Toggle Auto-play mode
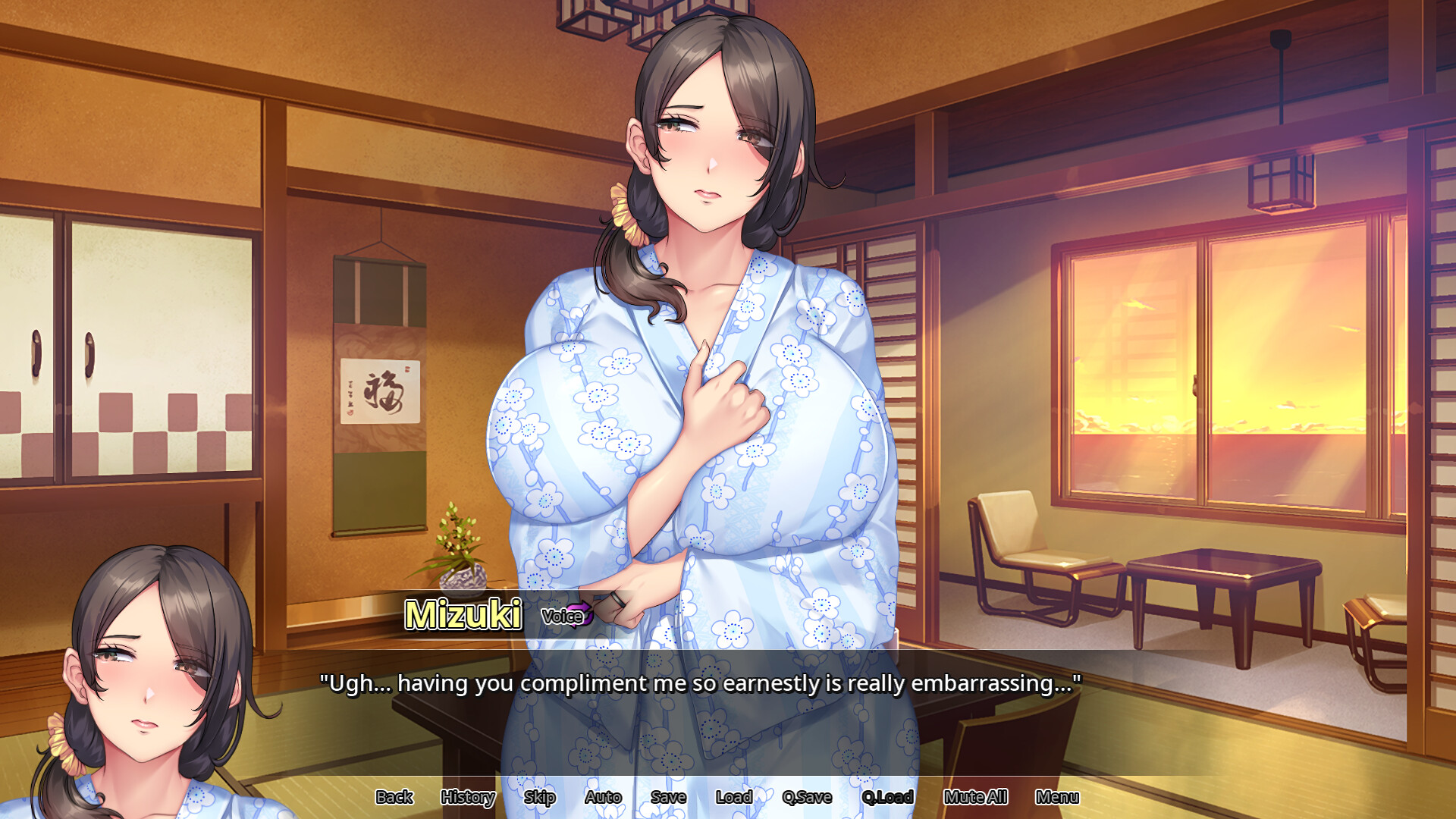 pos(603,797)
